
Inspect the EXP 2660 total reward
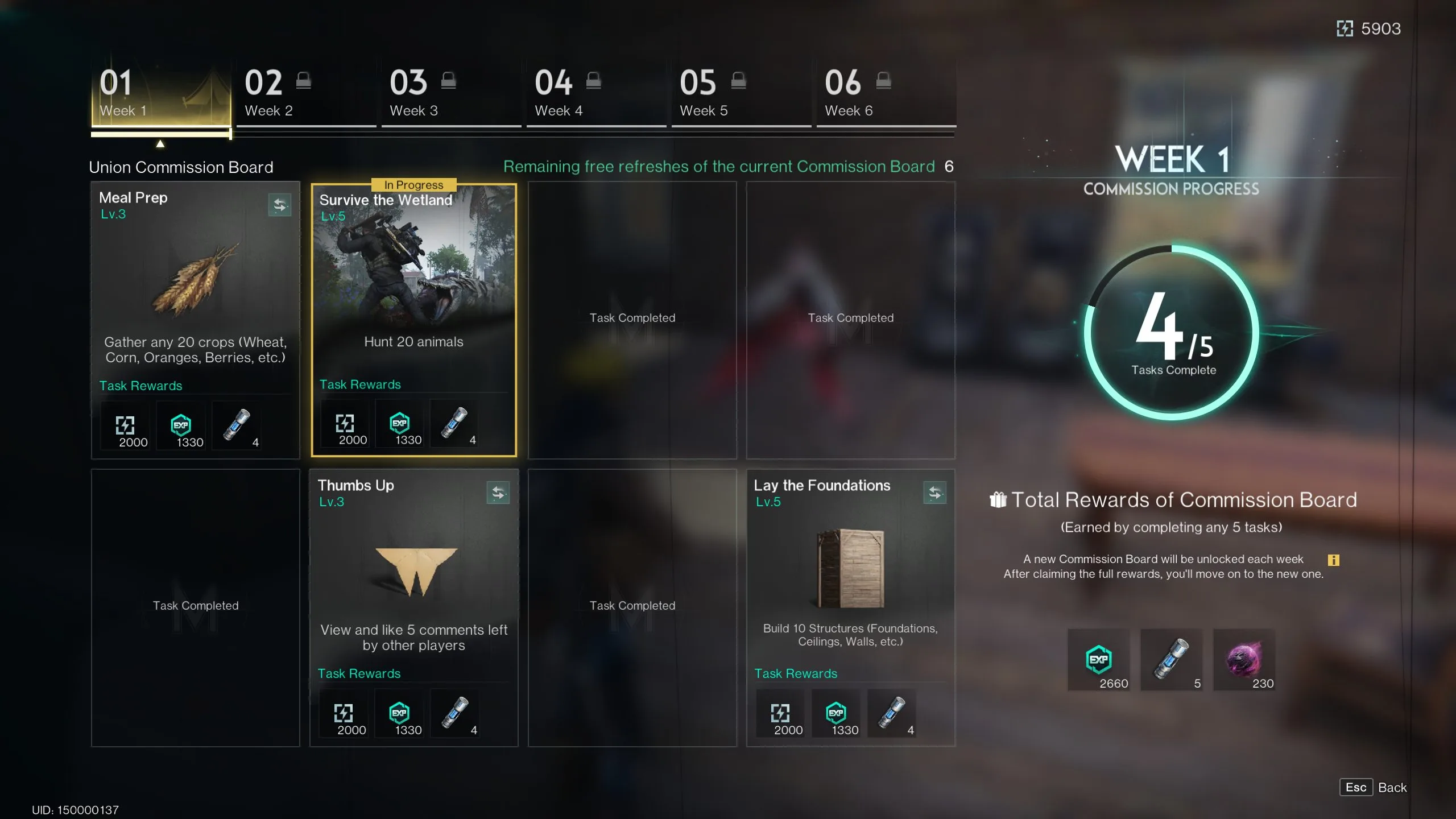[1099, 660]
